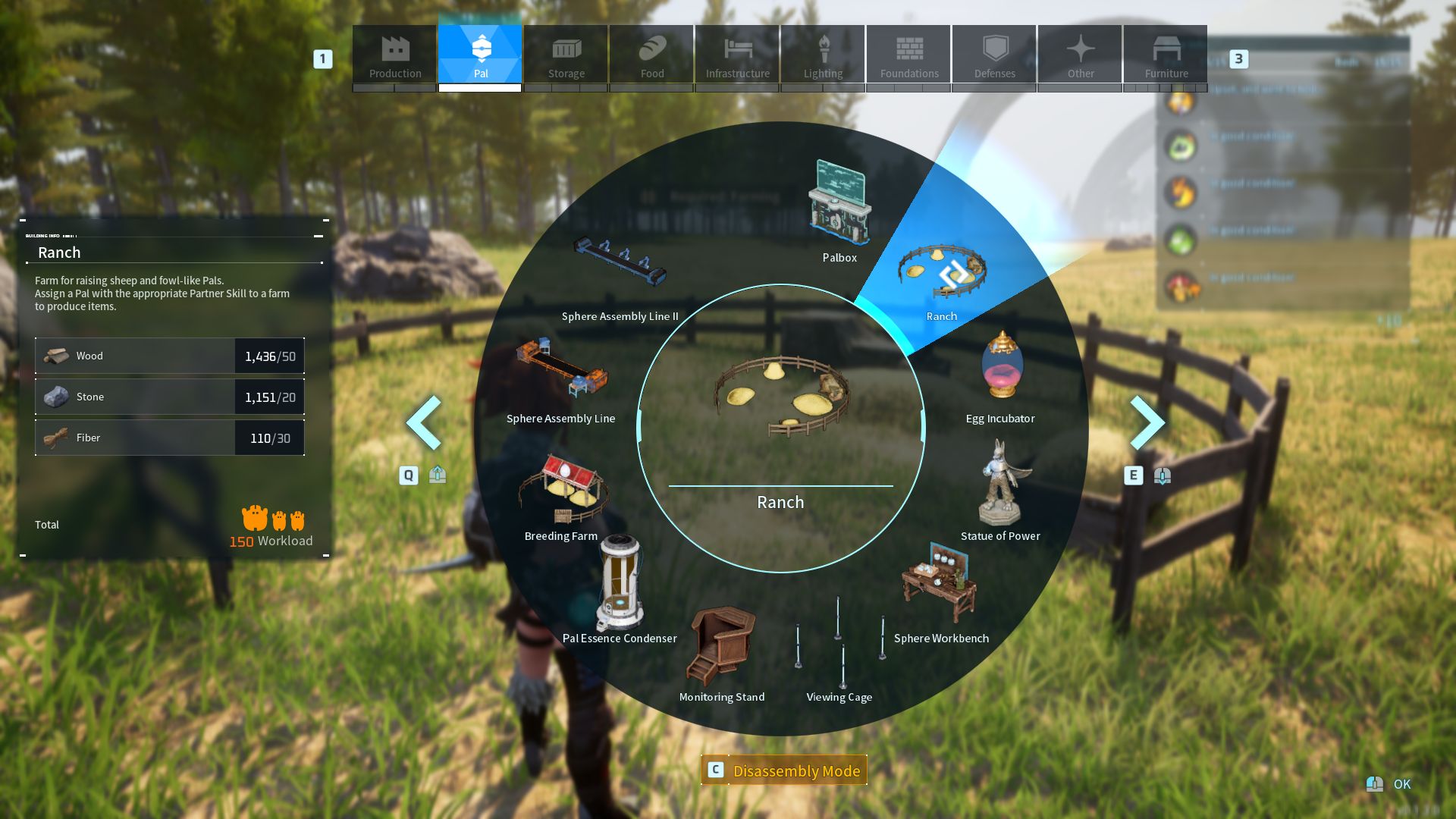Open the Furniture category
Image resolution: width=1456 pixels, height=819 pixels.
[1166, 55]
